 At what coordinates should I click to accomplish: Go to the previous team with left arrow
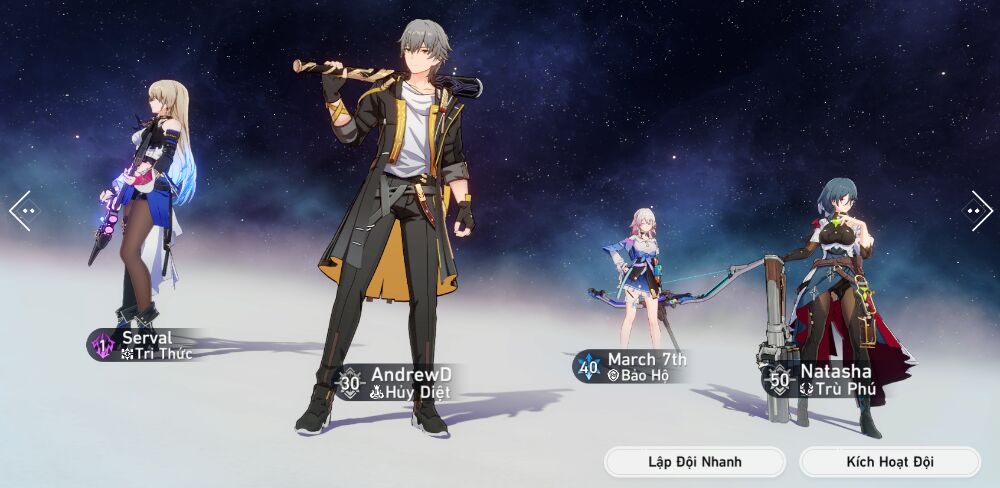tap(22, 211)
